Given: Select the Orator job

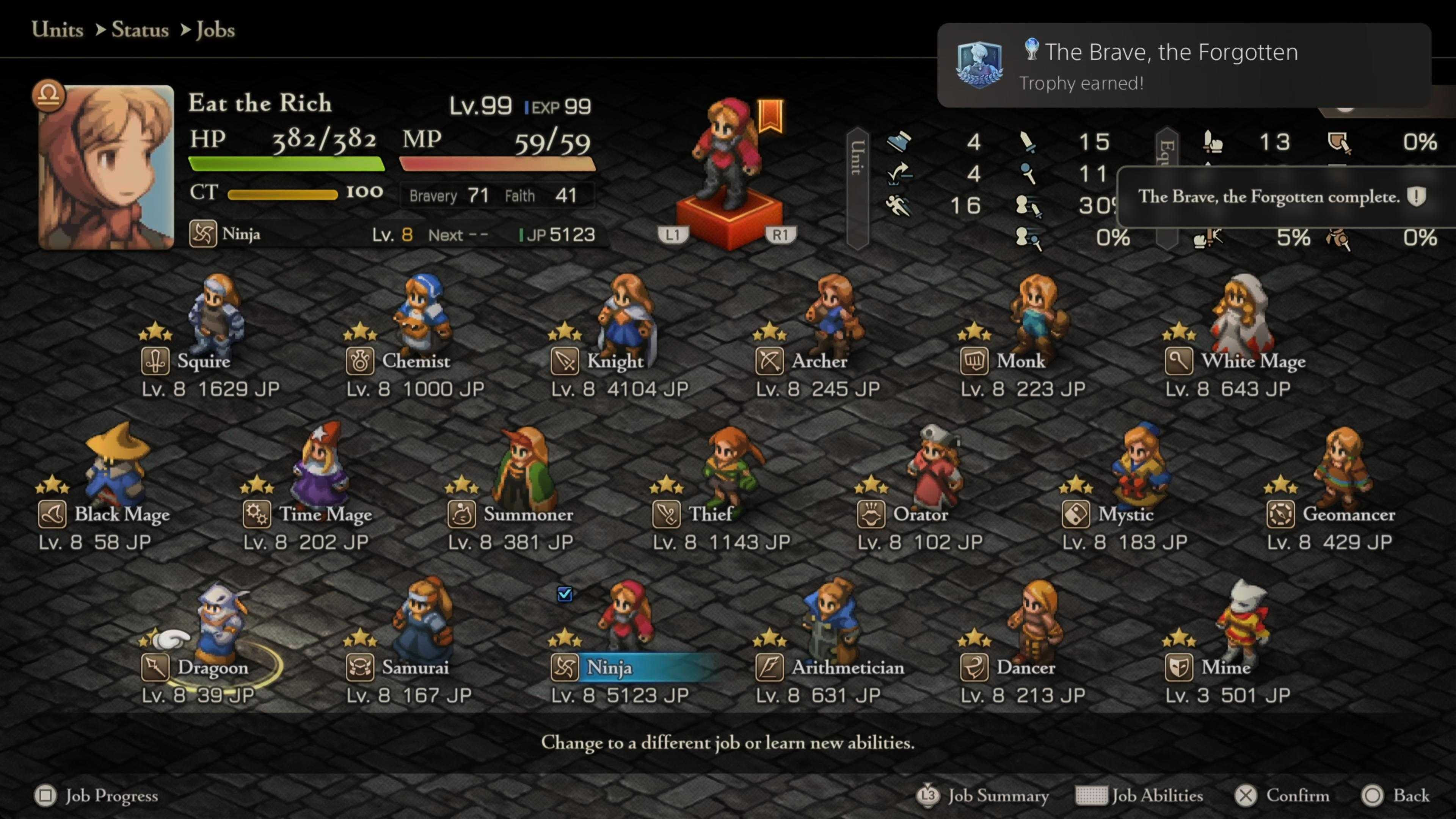Looking at the screenshot, I should [920, 515].
